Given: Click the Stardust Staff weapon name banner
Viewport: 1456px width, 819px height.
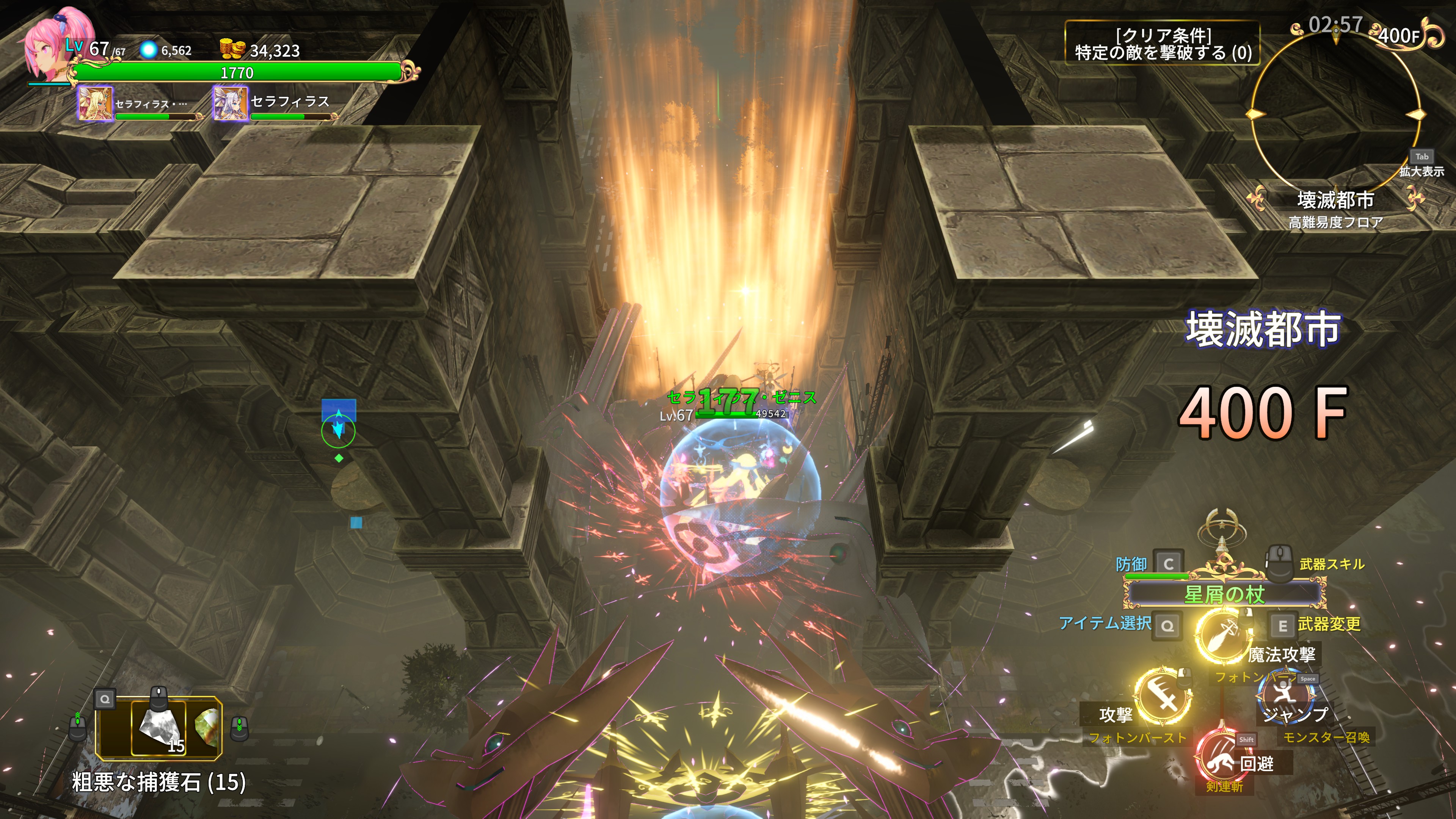Looking at the screenshot, I should [1224, 594].
